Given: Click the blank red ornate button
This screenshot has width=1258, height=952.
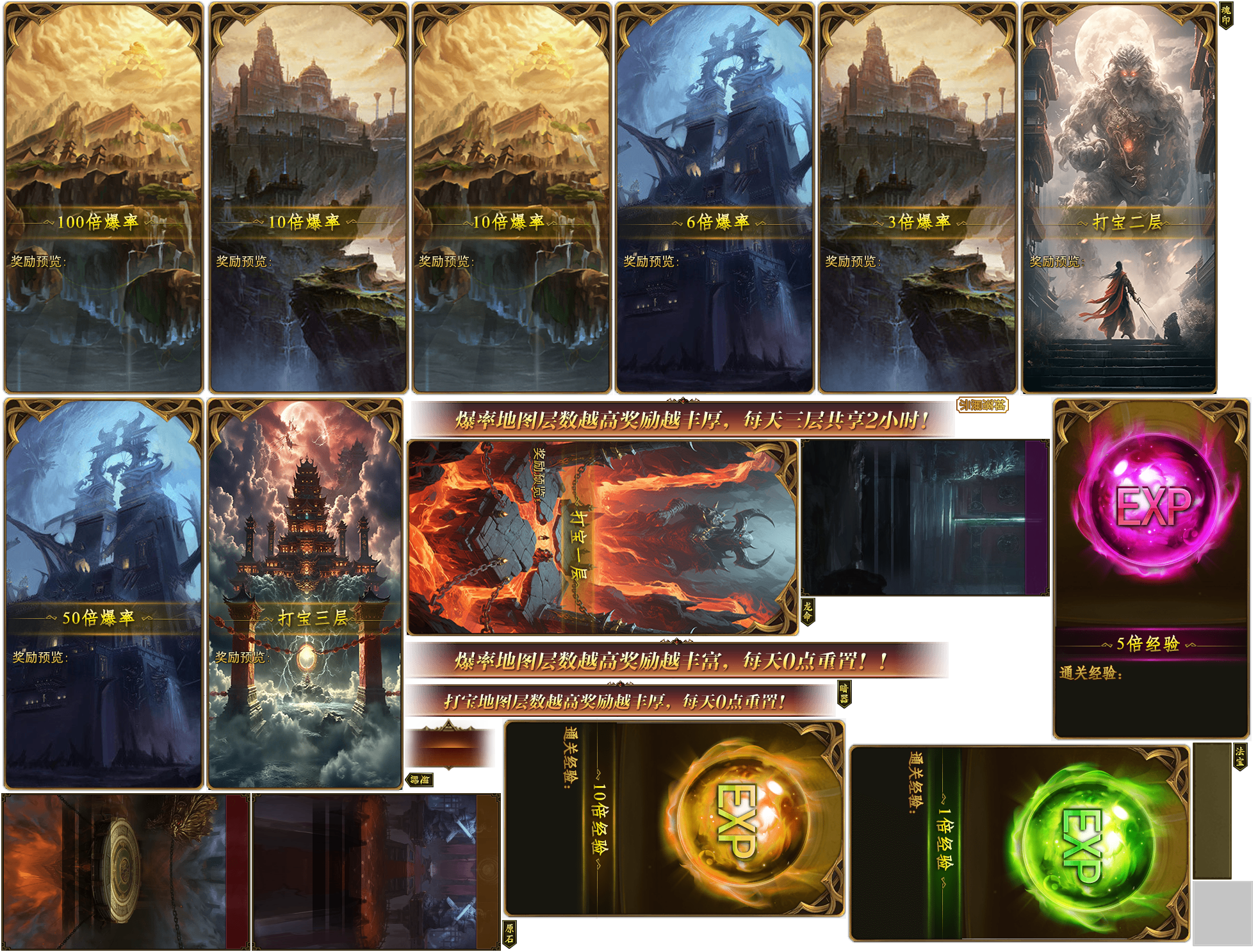Looking at the screenshot, I should (x=450, y=745).
